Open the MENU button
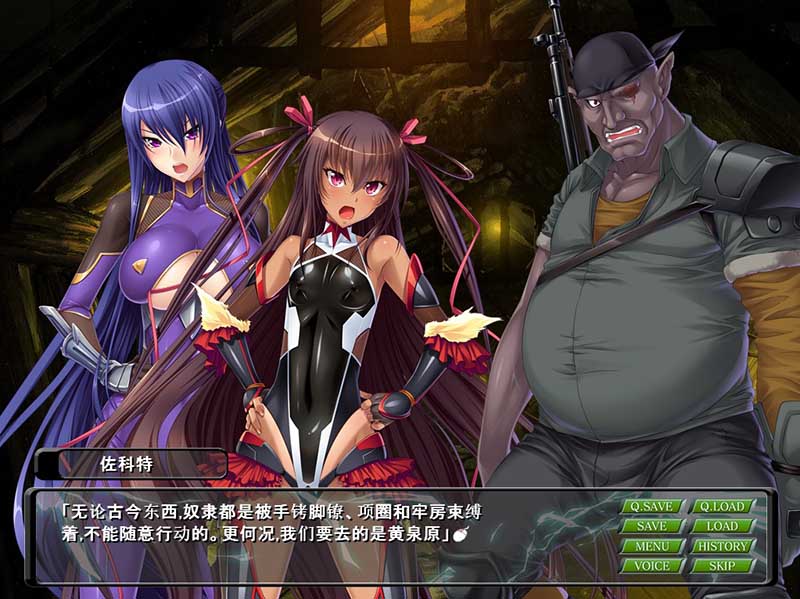Screen dimensions: 800x599 point(652,546)
